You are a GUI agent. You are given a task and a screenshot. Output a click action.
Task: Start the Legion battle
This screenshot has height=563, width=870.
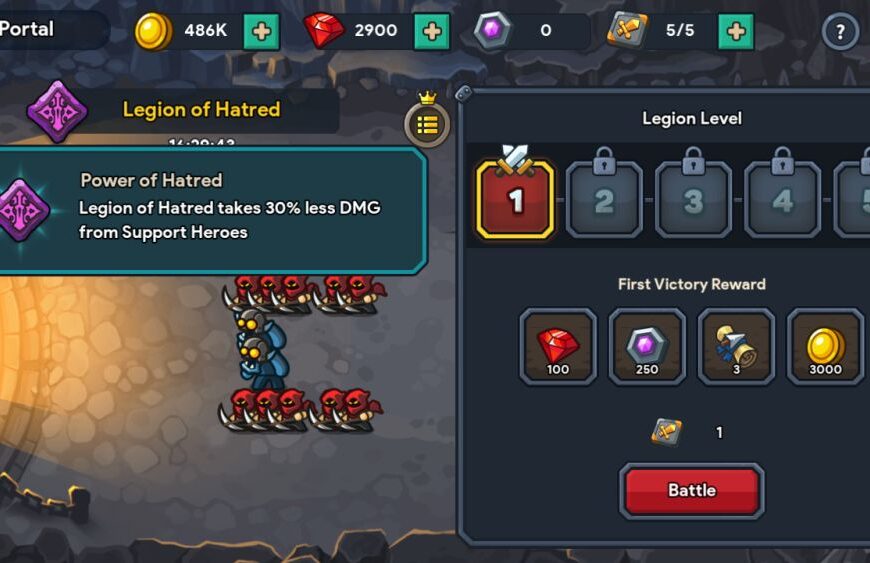pos(691,490)
